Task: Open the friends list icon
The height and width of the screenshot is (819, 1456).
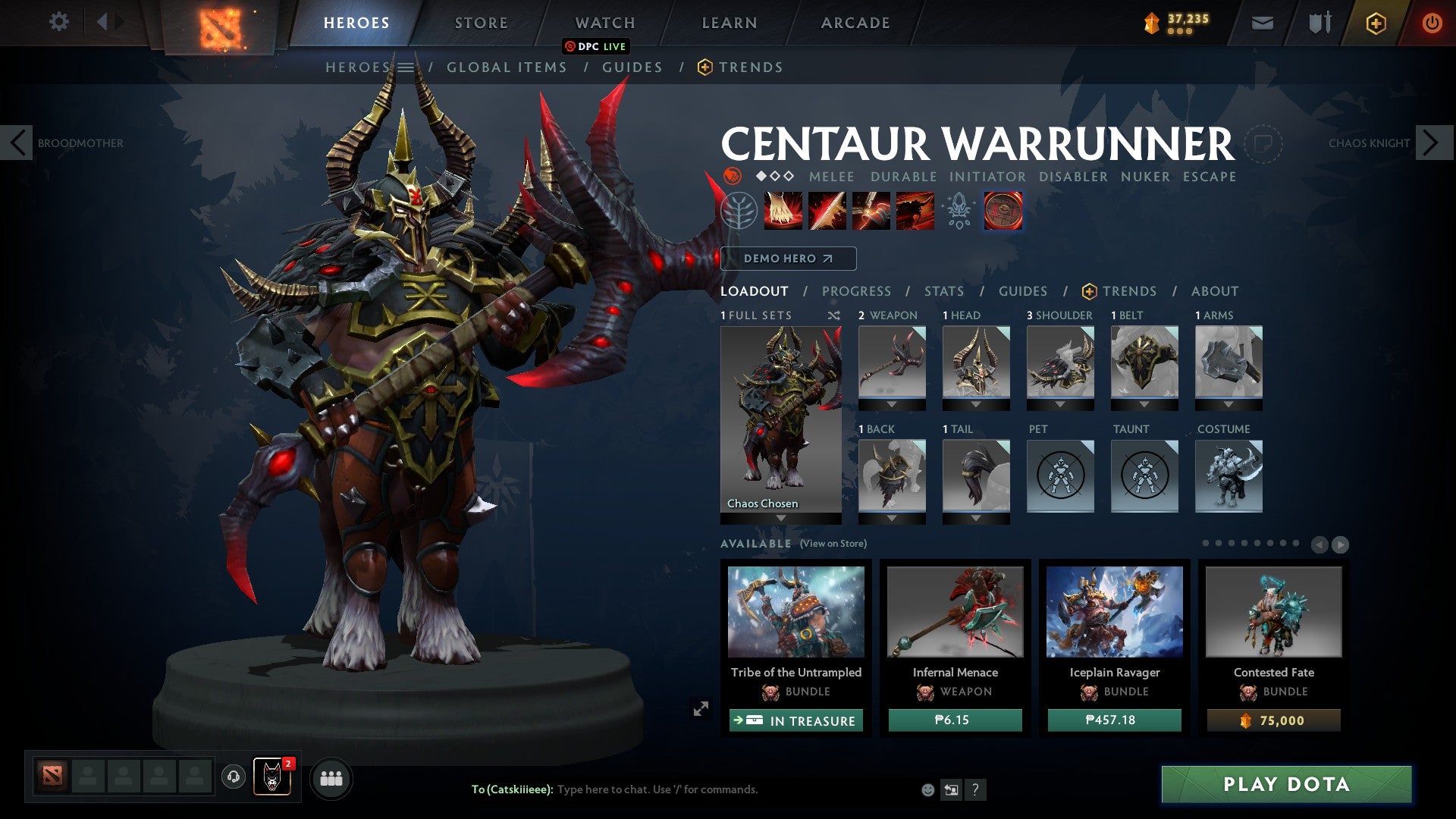Action: pyautogui.click(x=331, y=777)
